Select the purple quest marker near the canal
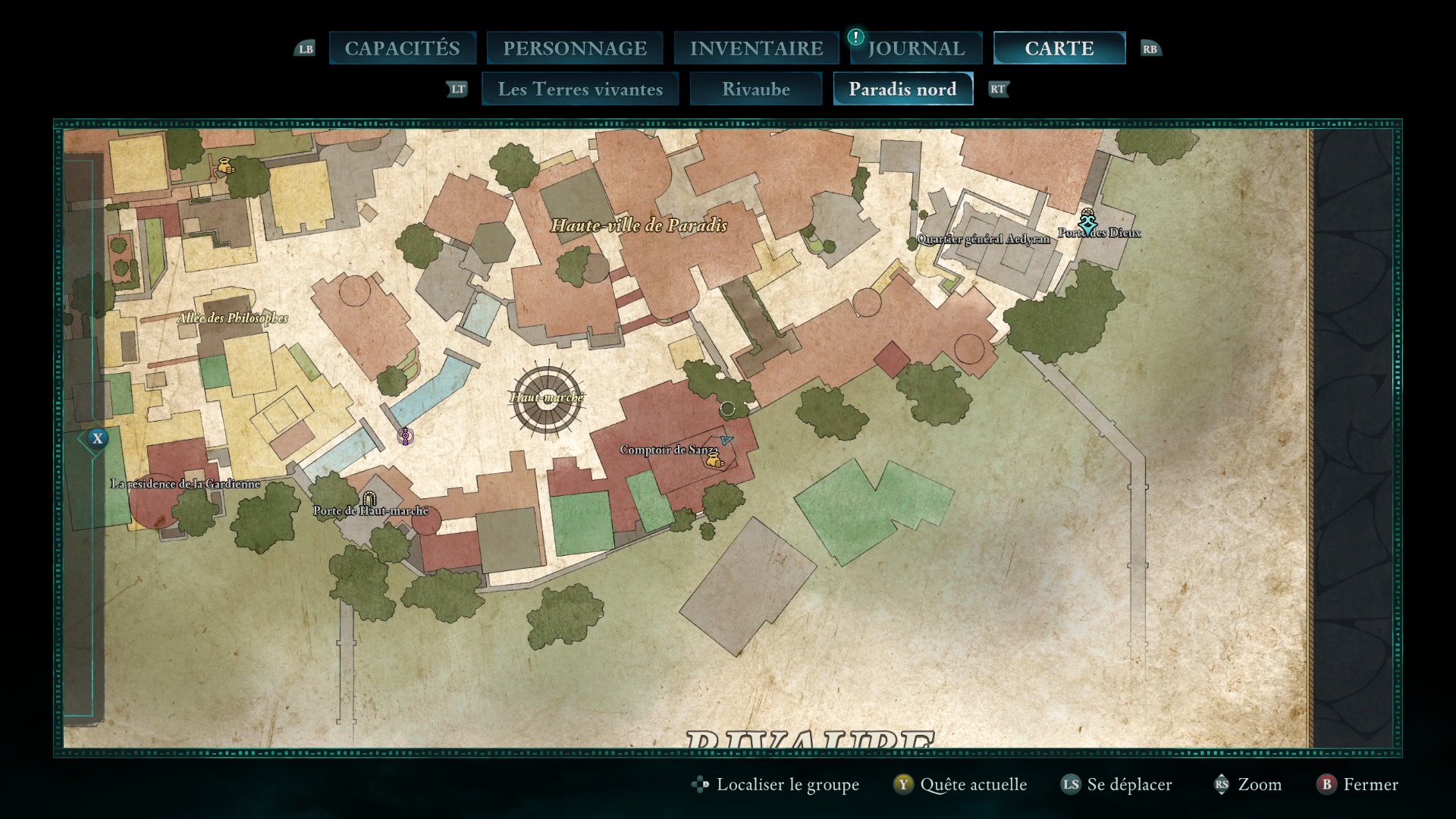1456x819 pixels. [x=406, y=436]
